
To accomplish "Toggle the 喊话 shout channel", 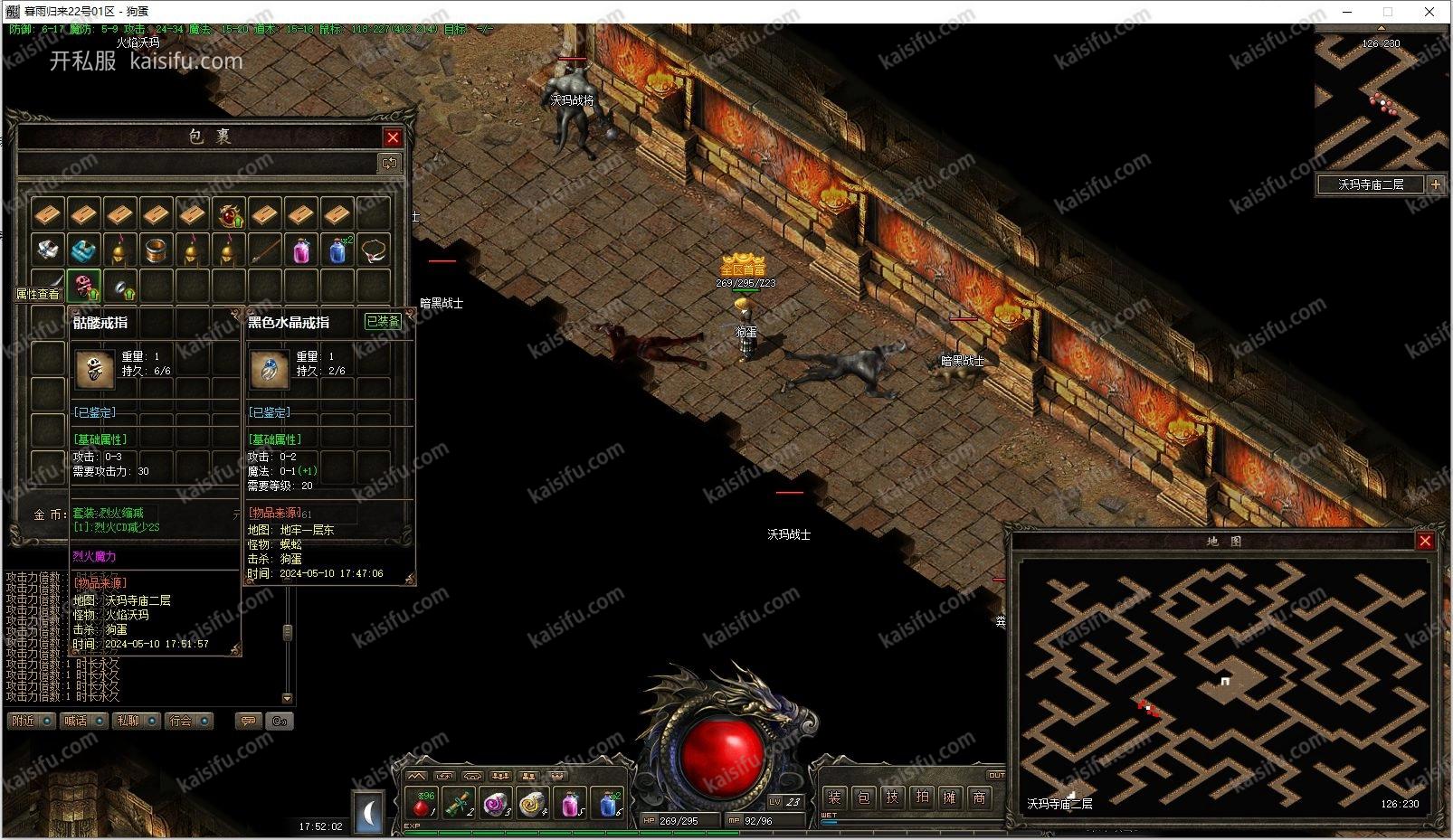I will (83, 721).
